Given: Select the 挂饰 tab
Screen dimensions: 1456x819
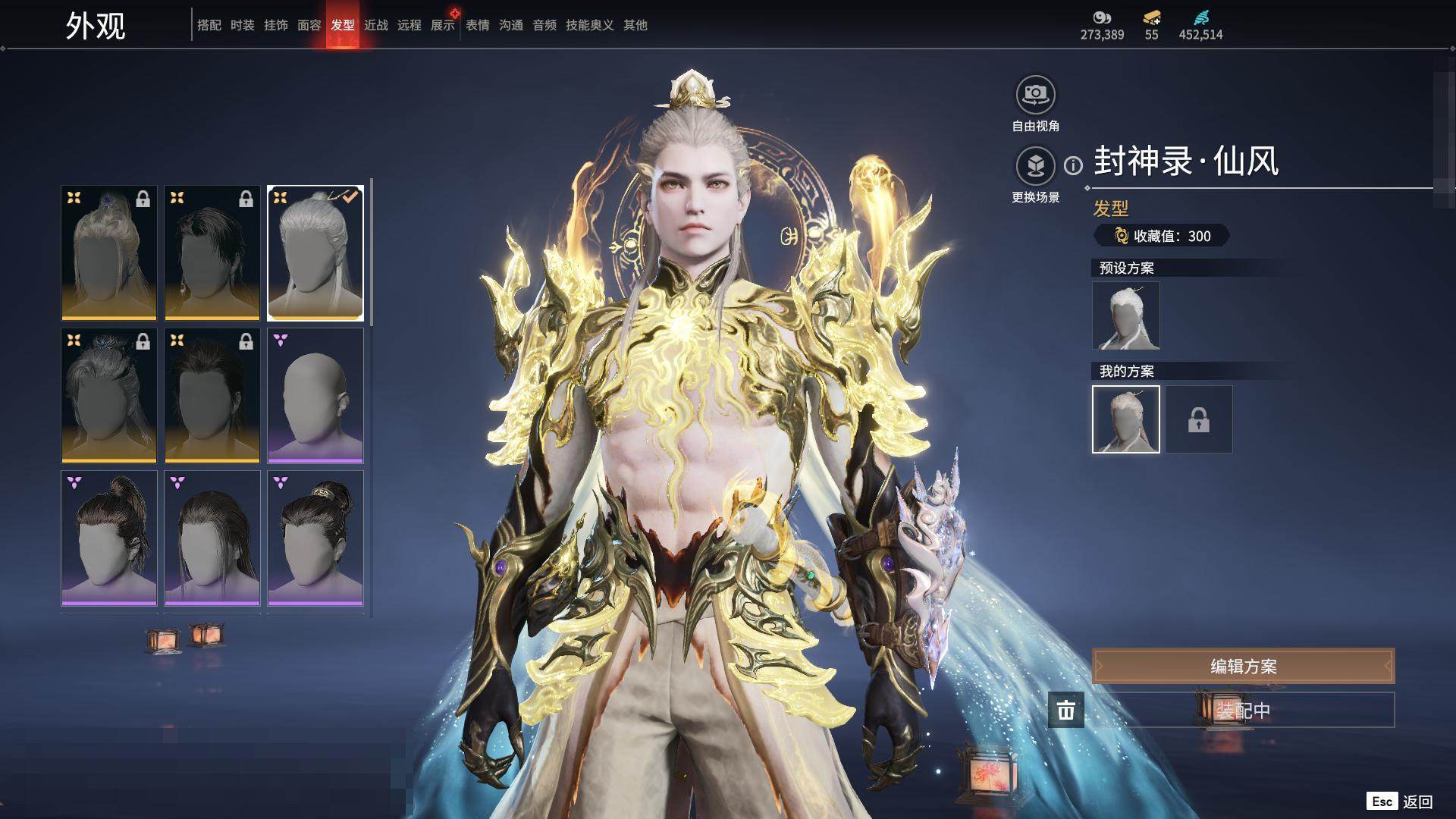Looking at the screenshot, I should pyautogui.click(x=276, y=25).
